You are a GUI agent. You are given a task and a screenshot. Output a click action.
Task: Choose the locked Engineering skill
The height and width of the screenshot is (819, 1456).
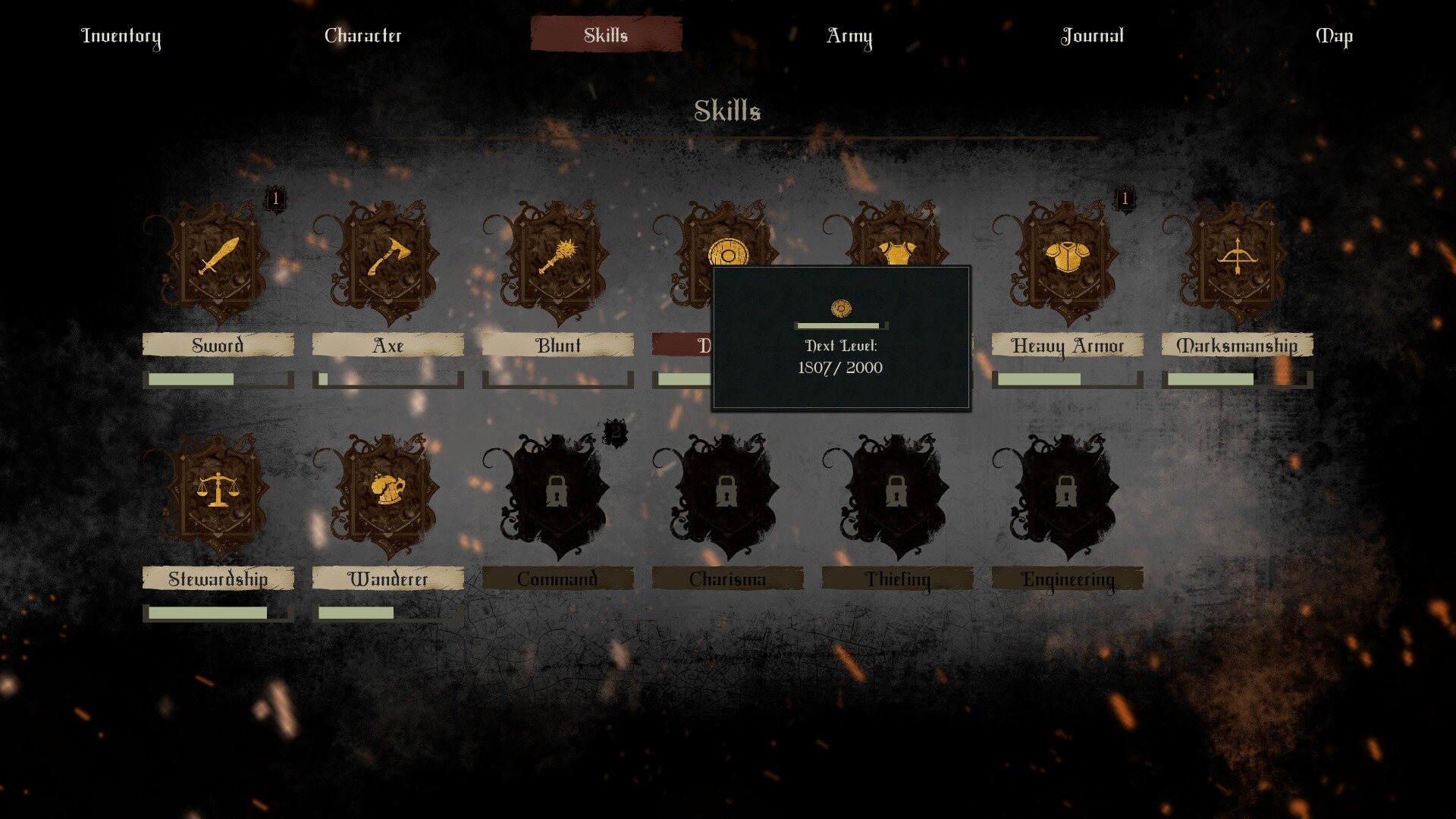coord(1067,493)
